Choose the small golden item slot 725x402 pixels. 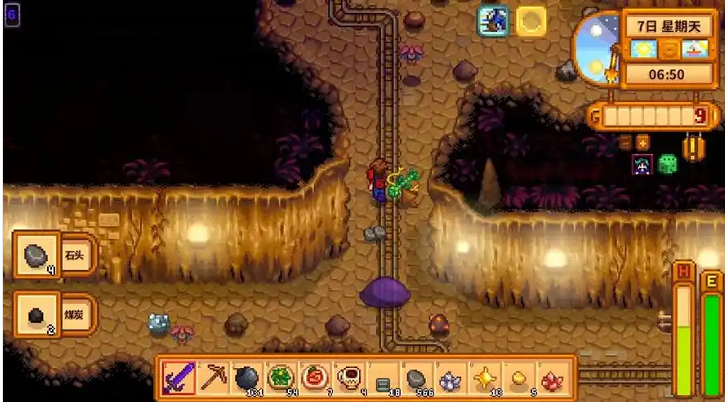coord(518,379)
